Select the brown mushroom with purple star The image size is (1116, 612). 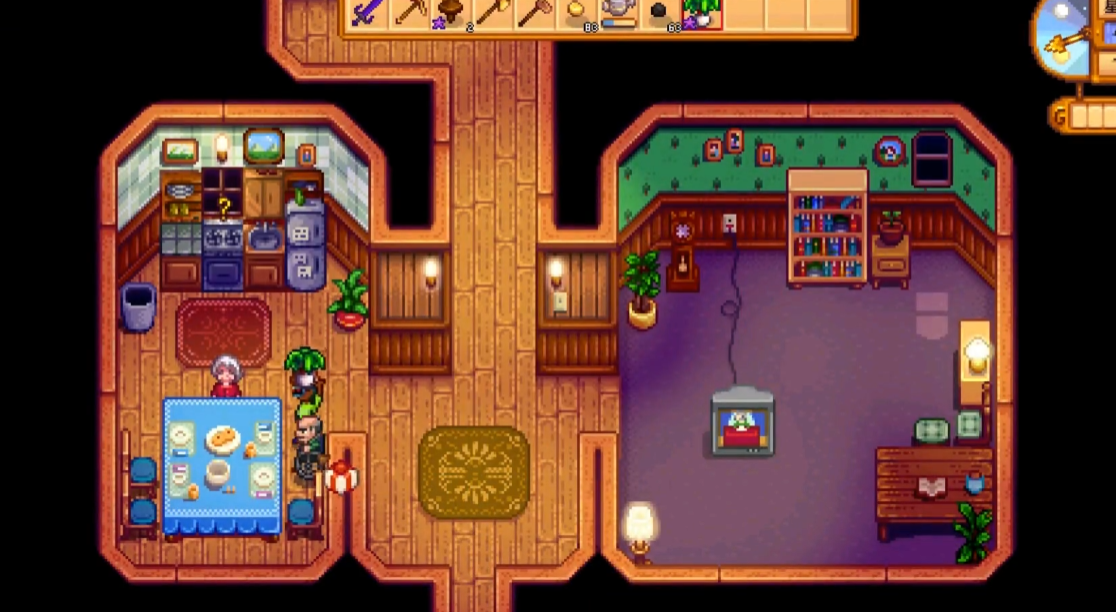click(x=451, y=13)
